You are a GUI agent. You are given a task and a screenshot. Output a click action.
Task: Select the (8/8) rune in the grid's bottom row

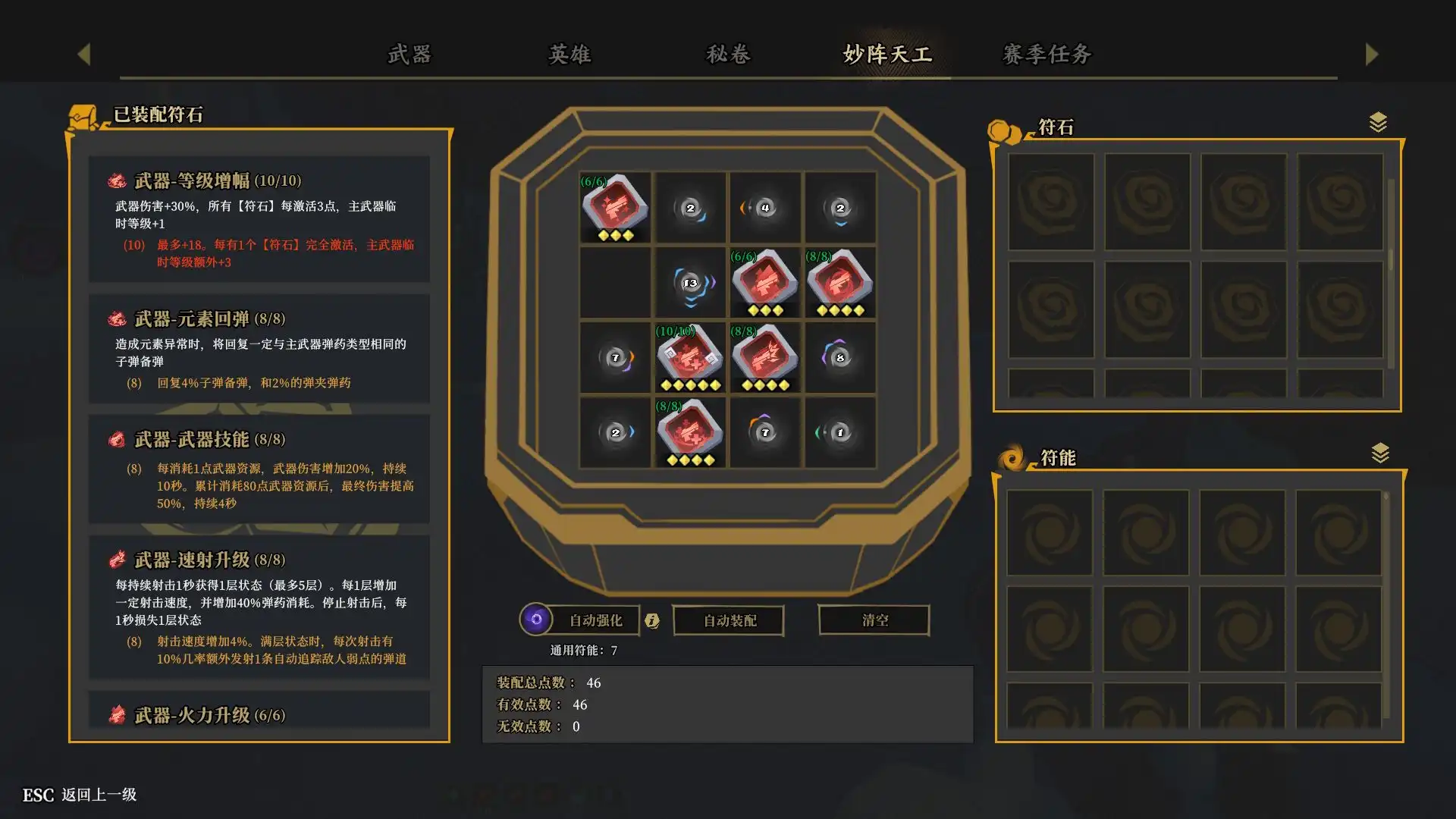pos(690,433)
